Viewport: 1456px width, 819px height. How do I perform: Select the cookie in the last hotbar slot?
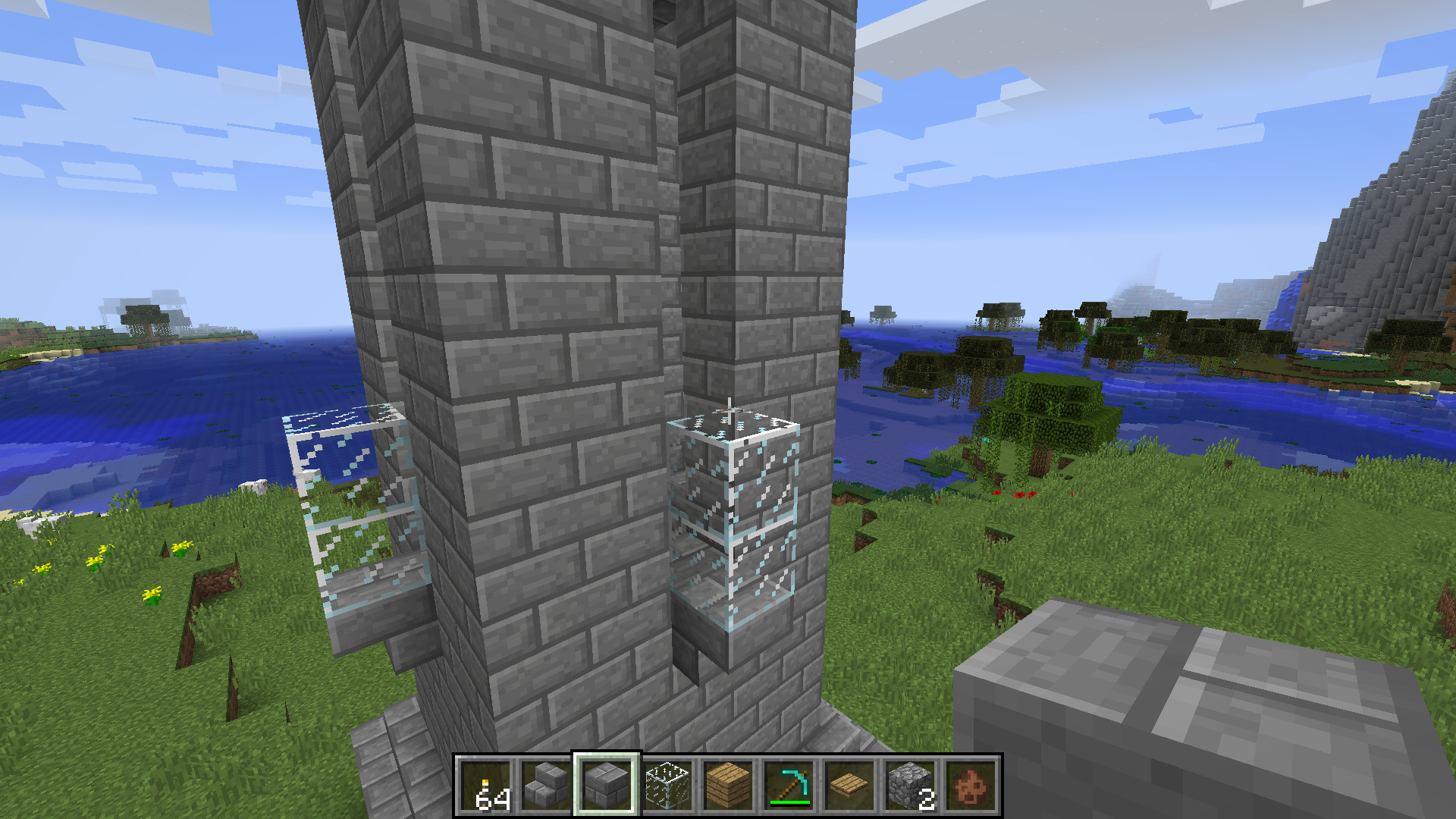[969, 785]
